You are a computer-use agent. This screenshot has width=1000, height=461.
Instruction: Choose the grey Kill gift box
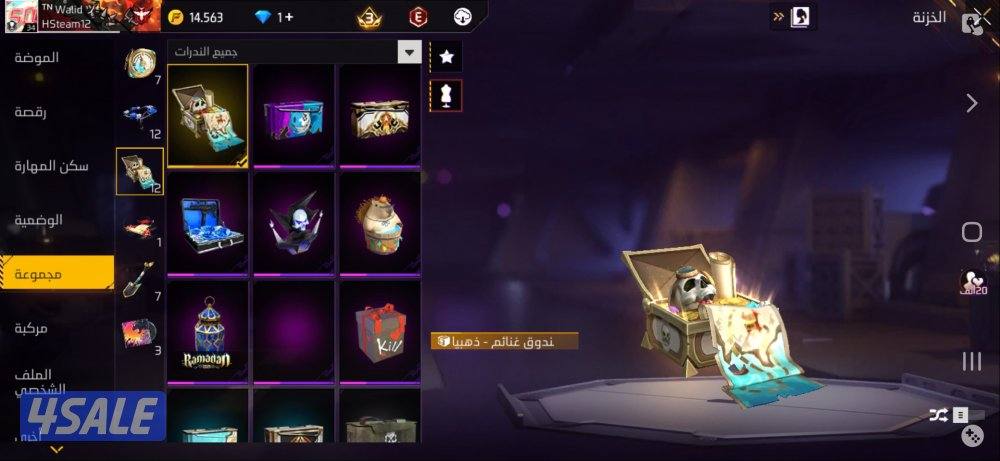380,331
